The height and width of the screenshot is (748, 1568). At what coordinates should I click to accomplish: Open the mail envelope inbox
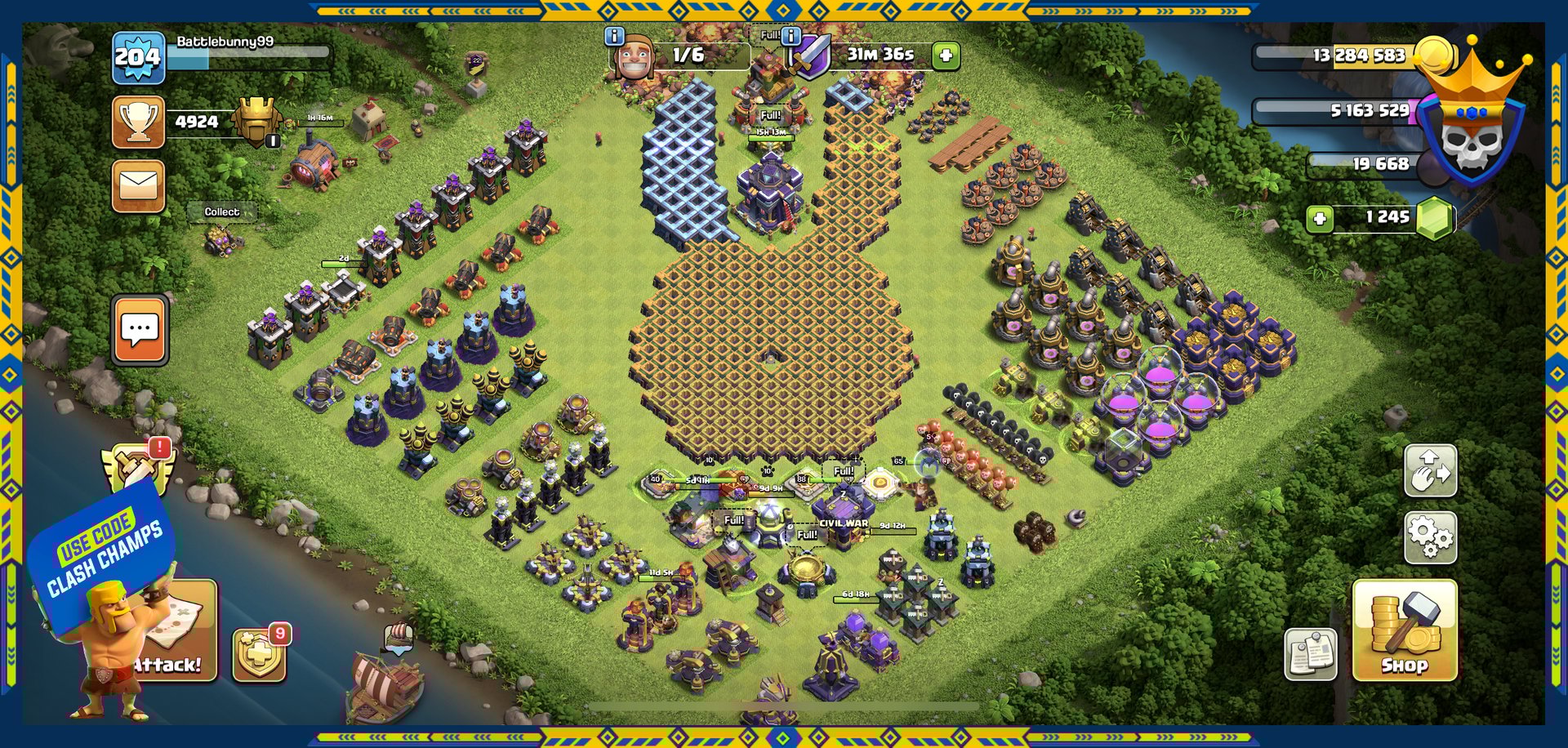(x=138, y=186)
